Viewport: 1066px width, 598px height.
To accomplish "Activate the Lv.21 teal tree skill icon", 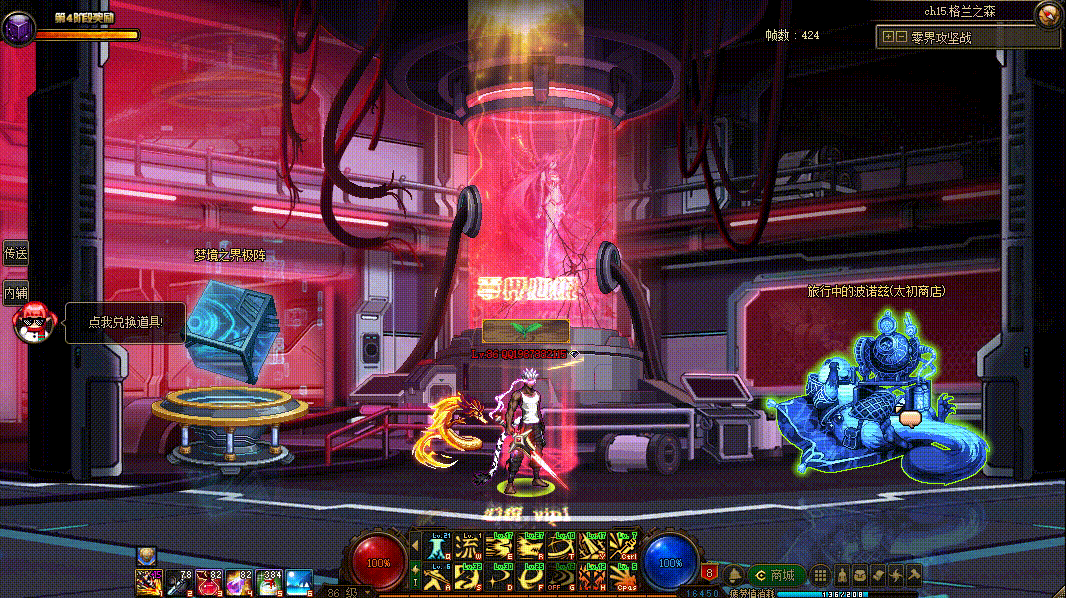I will click(437, 546).
